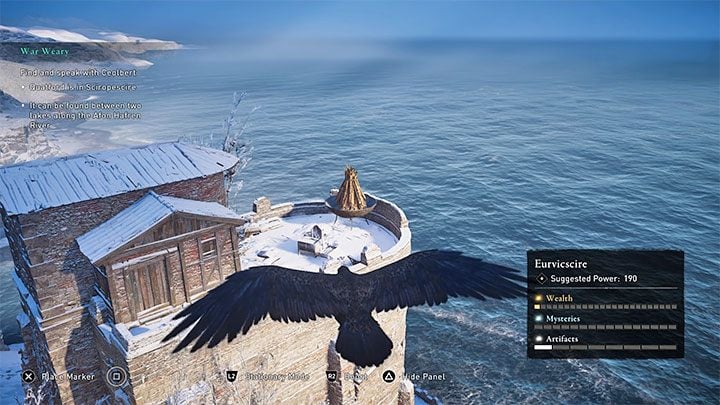
Task: Choose the Wealth entry in region panel
Action: pos(559,298)
